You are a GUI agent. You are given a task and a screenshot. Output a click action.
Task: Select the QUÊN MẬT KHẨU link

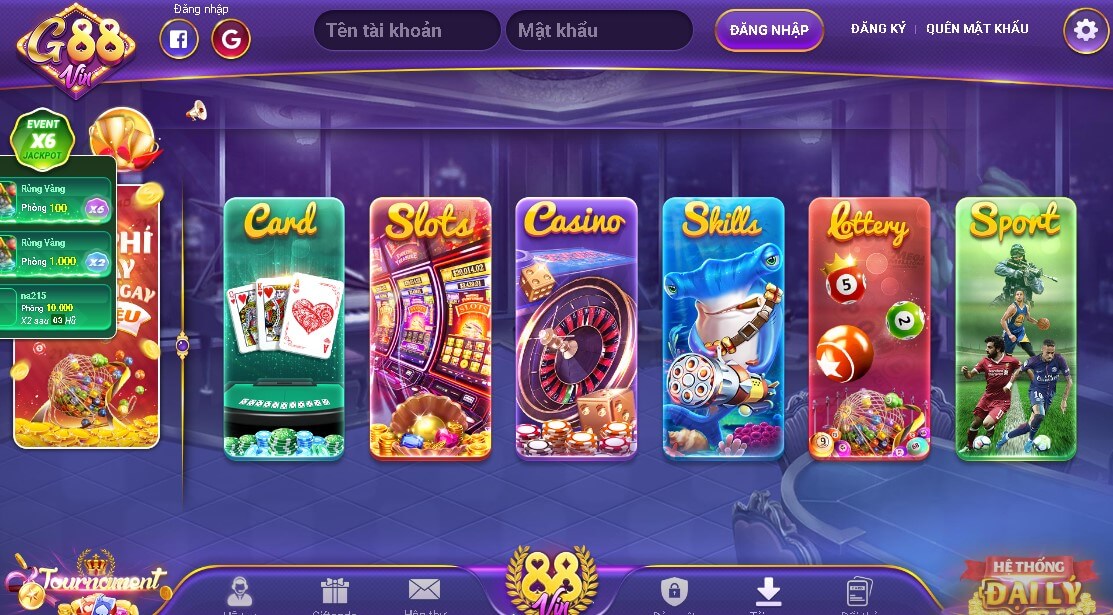pyautogui.click(x=977, y=29)
